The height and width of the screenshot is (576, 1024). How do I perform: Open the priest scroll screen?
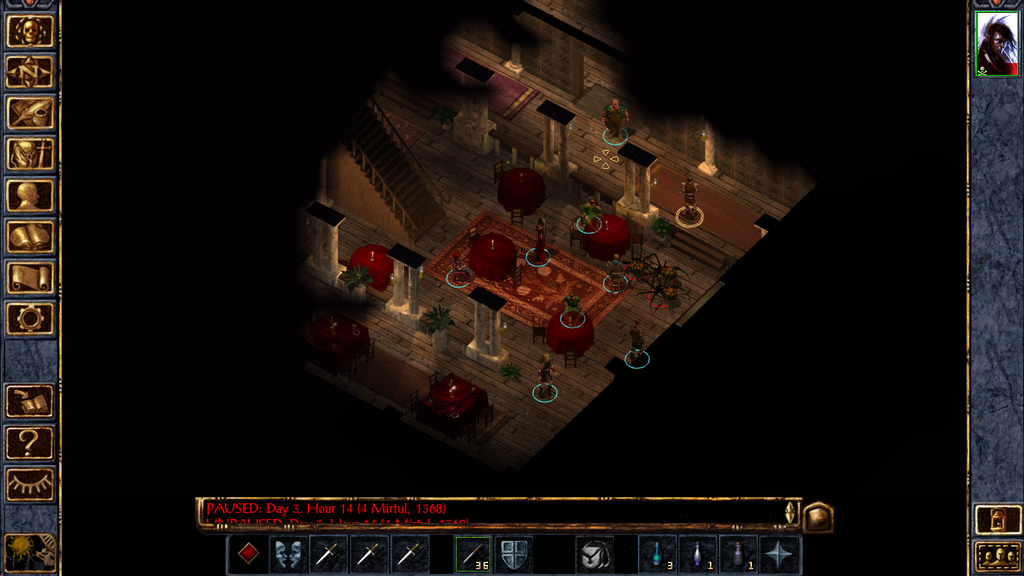(x=30, y=277)
